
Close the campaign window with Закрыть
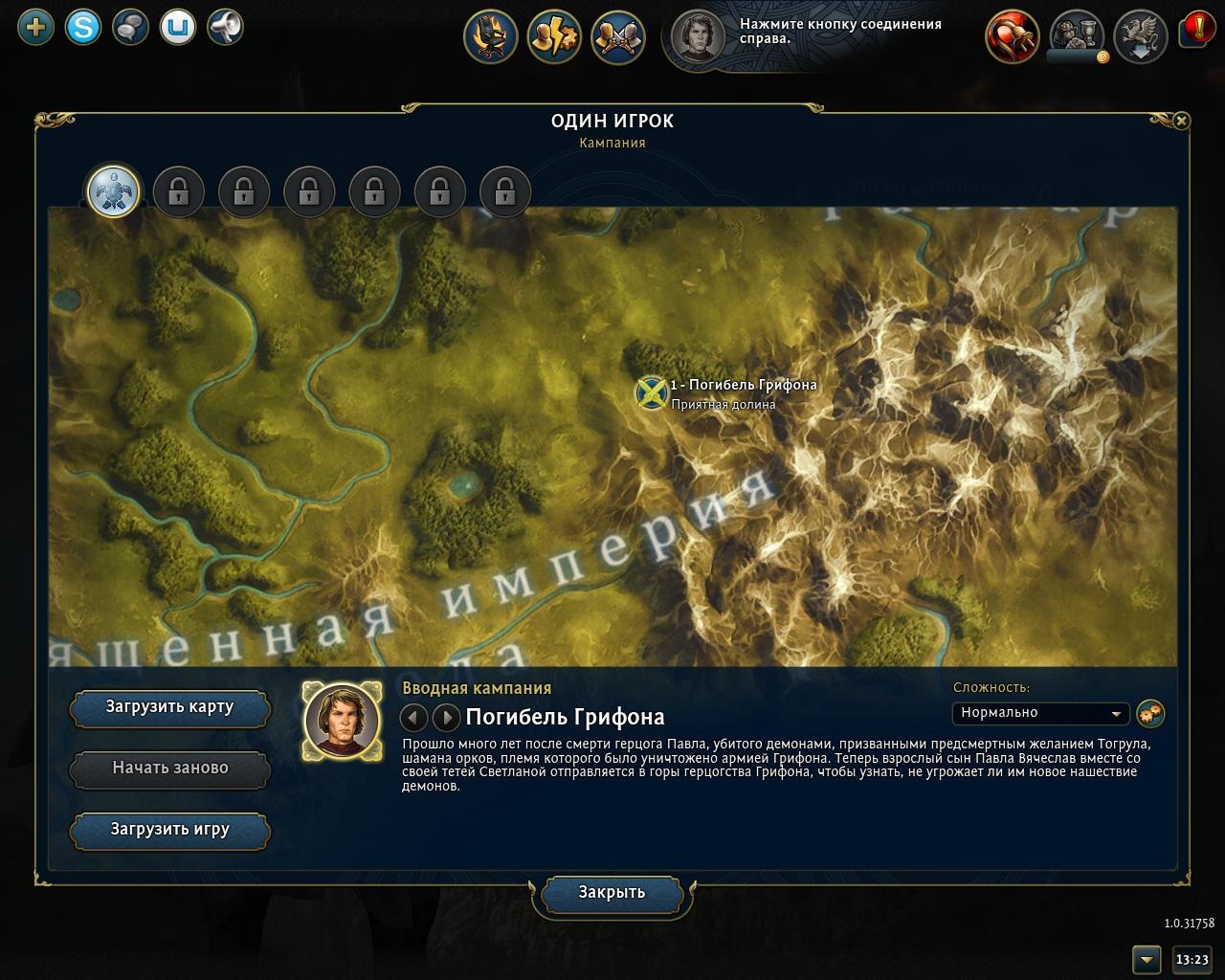pyautogui.click(x=612, y=893)
